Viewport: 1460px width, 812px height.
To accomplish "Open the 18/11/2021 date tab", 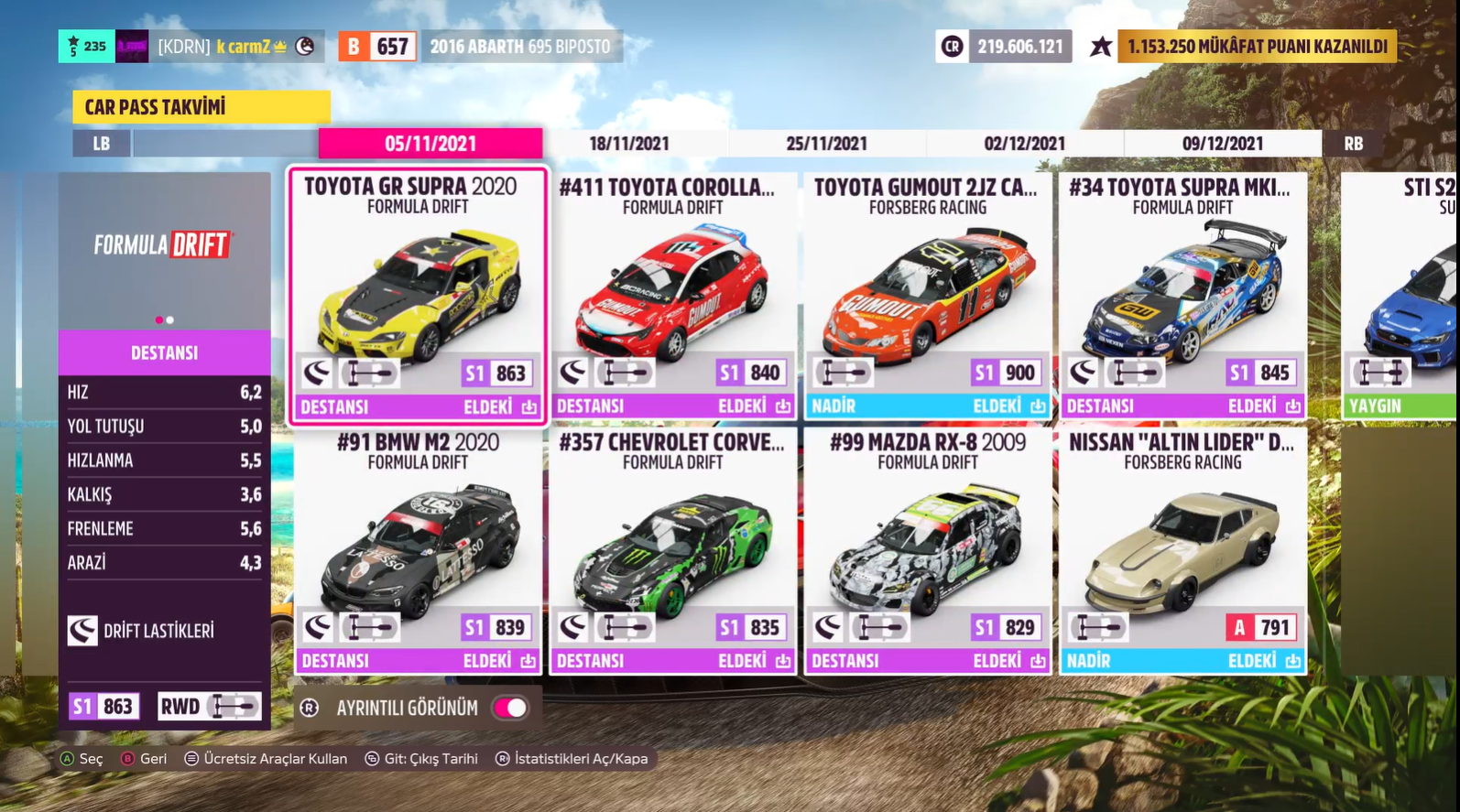I will tap(629, 144).
